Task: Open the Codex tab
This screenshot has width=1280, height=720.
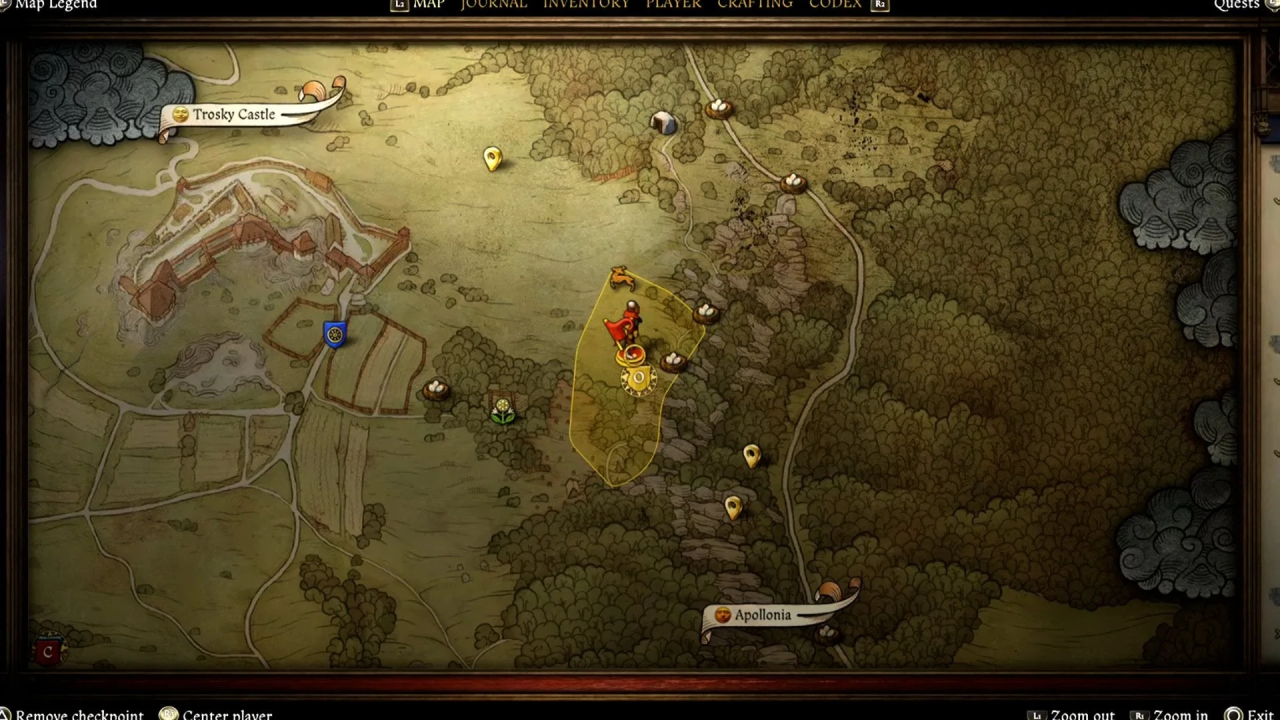Action: [x=834, y=5]
